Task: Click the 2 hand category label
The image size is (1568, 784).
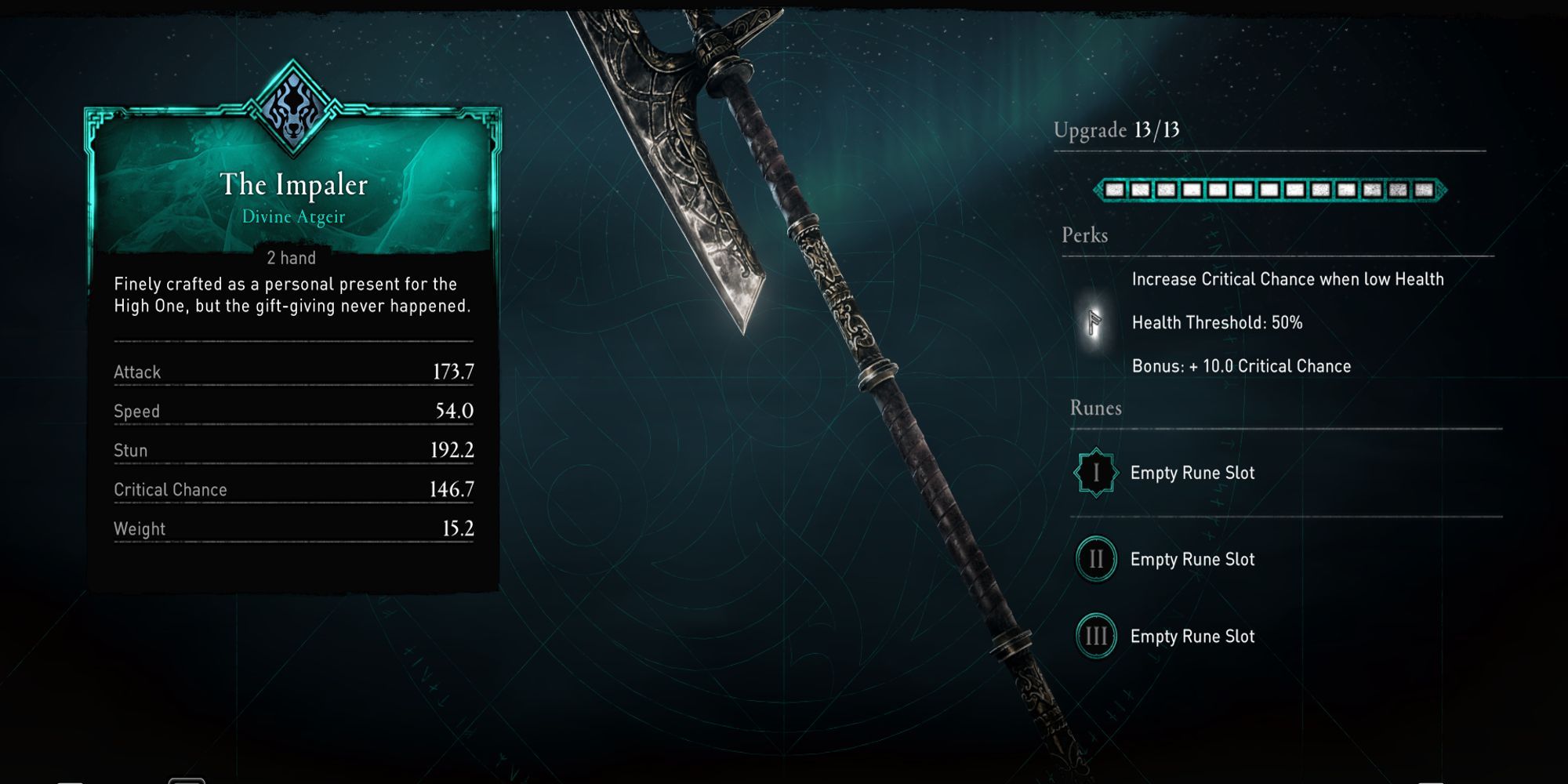Action: [x=292, y=257]
